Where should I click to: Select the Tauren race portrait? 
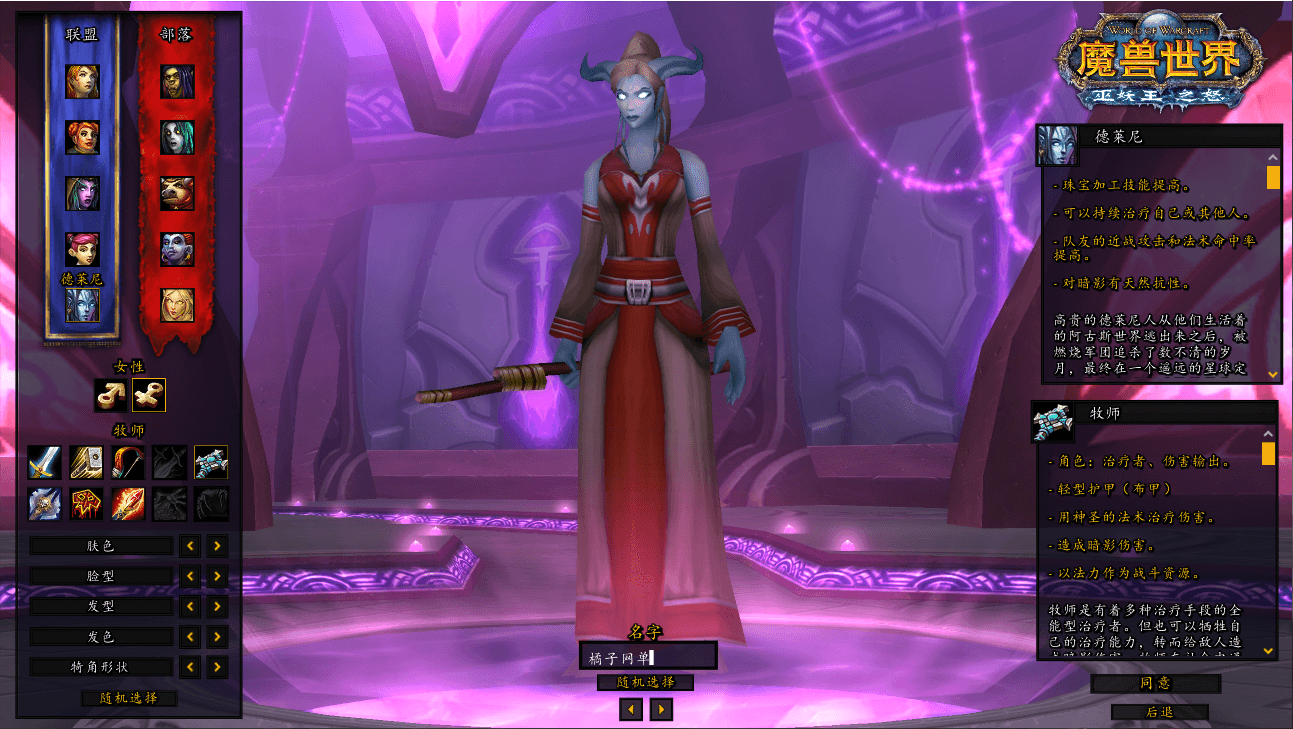coord(177,193)
